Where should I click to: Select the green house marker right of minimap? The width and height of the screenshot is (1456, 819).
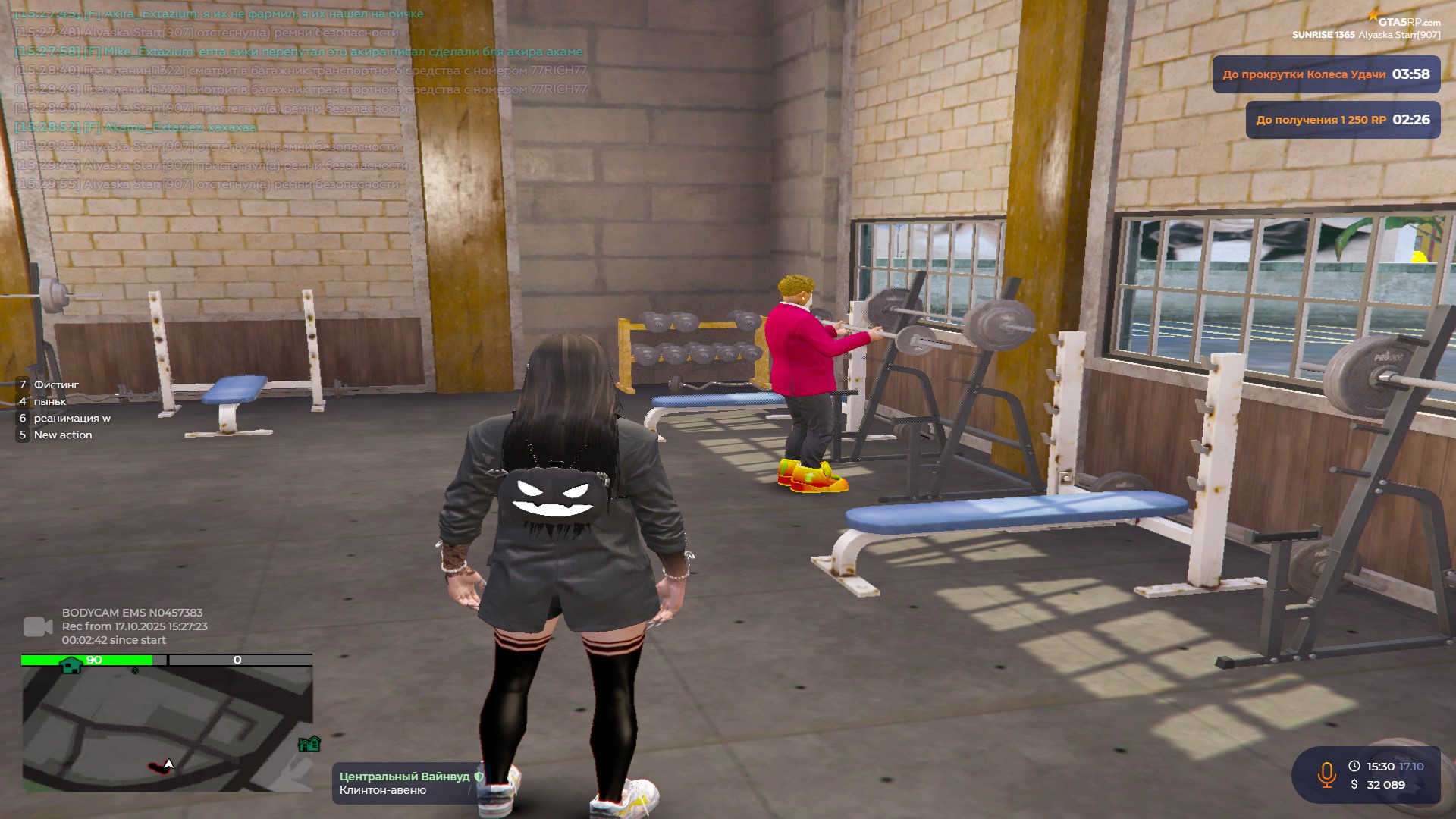(x=309, y=744)
